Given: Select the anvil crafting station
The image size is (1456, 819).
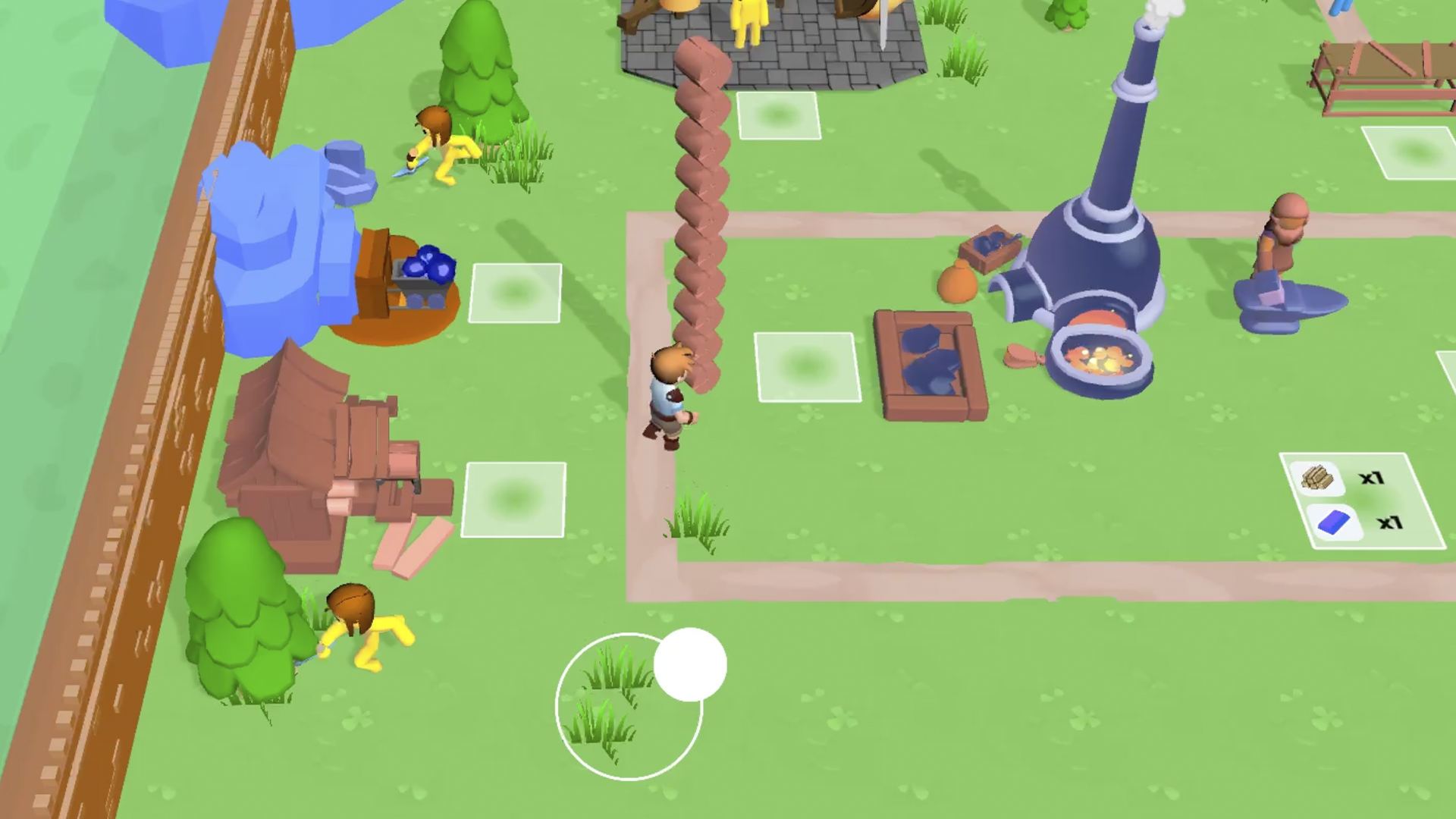Looking at the screenshot, I should click(x=1289, y=303).
